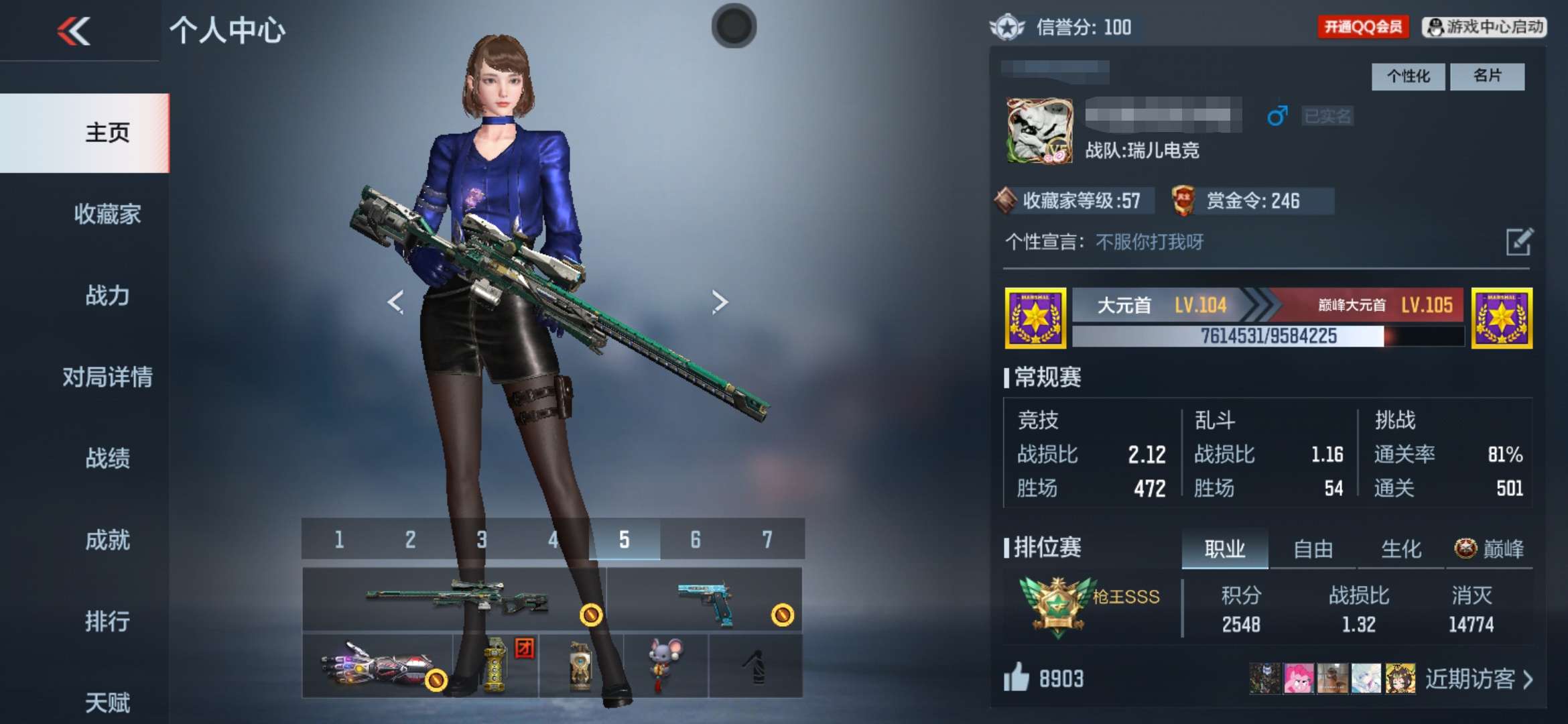The height and width of the screenshot is (724, 1568).
Task: View the 排行 rankings page
Action: (x=107, y=621)
